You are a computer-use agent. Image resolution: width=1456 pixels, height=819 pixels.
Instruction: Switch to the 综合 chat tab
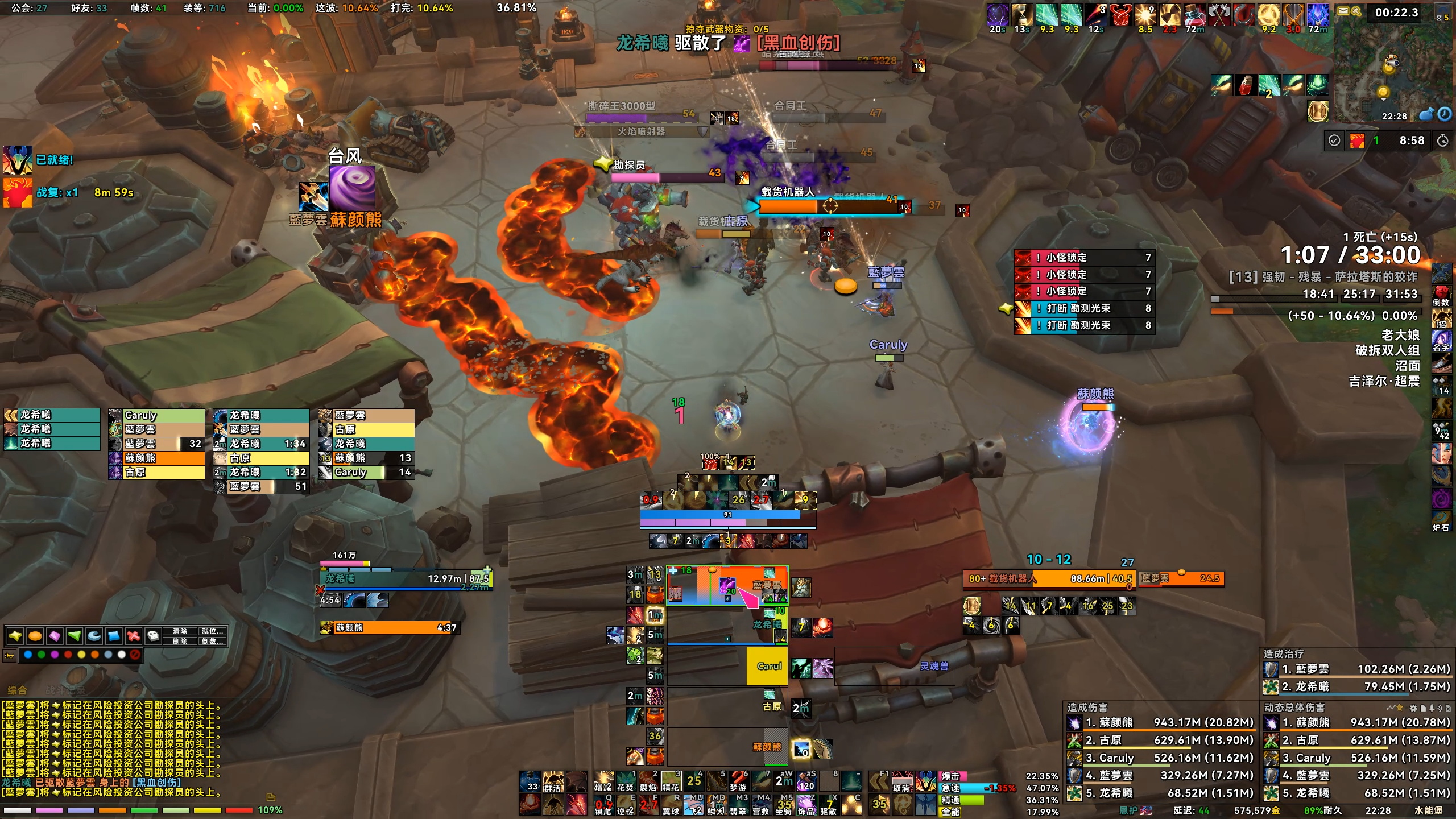pyautogui.click(x=17, y=690)
